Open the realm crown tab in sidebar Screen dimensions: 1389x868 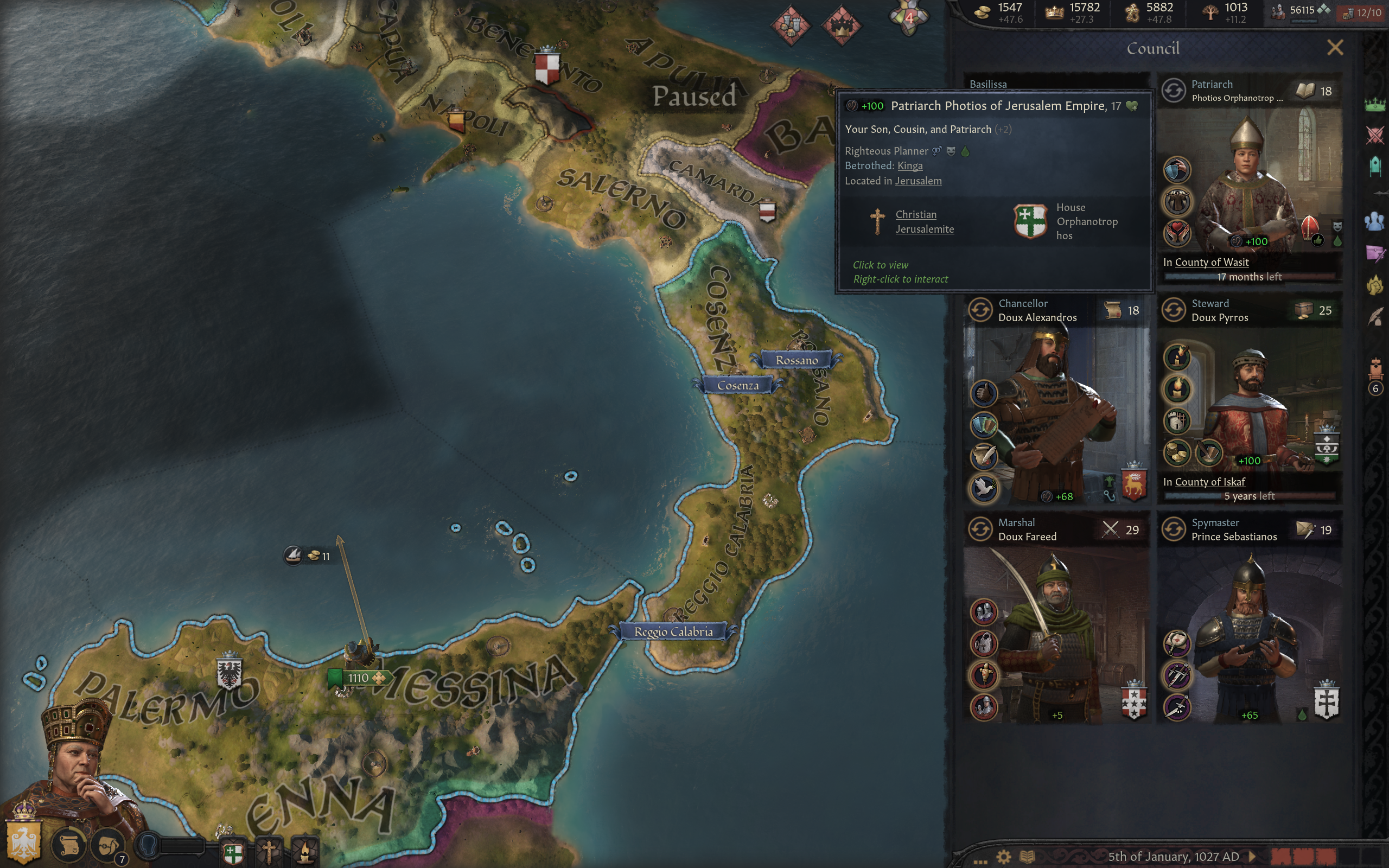(1375, 105)
